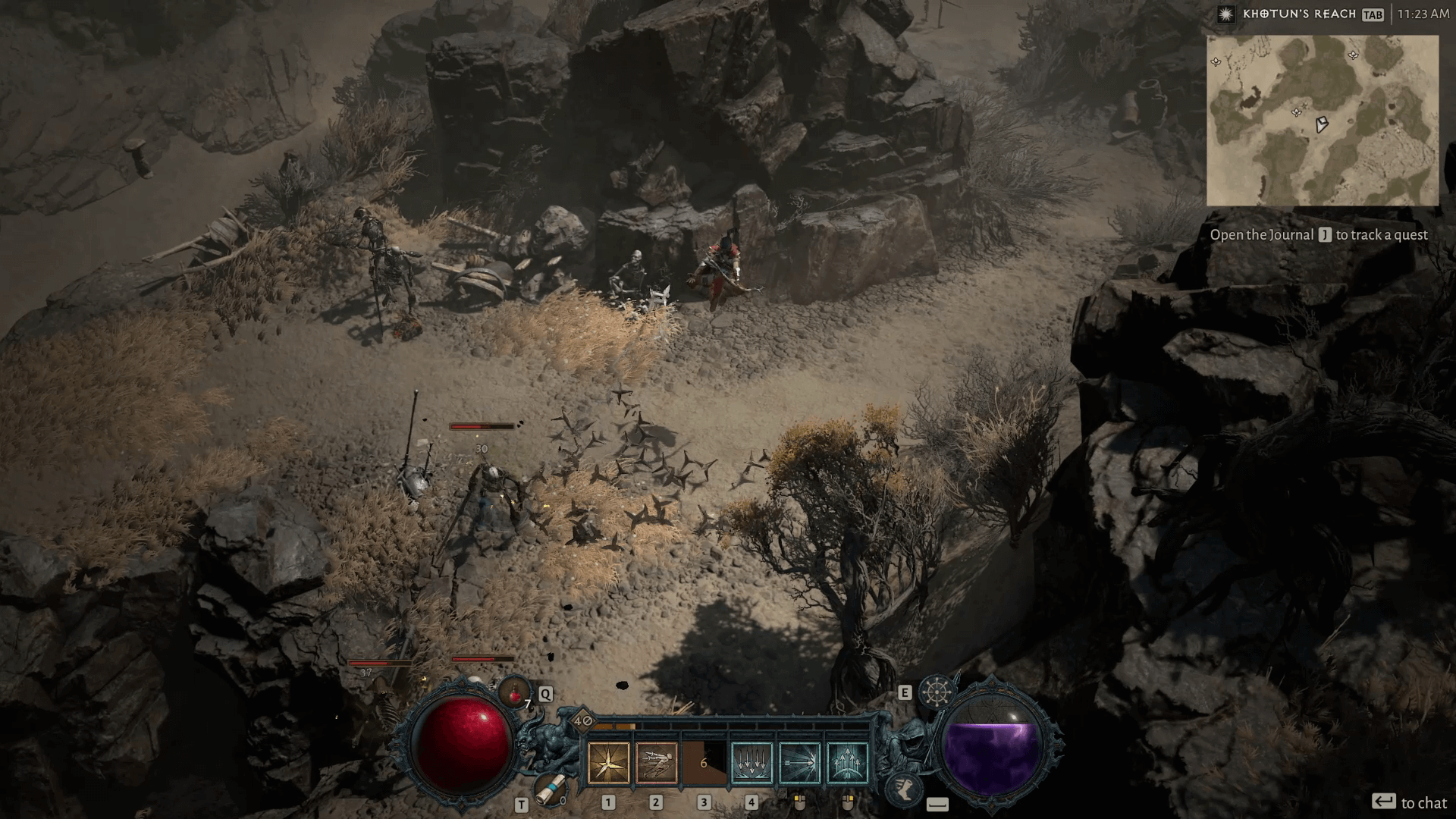Open the chat box prompt
1456x819 pixels.
(1410, 802)
